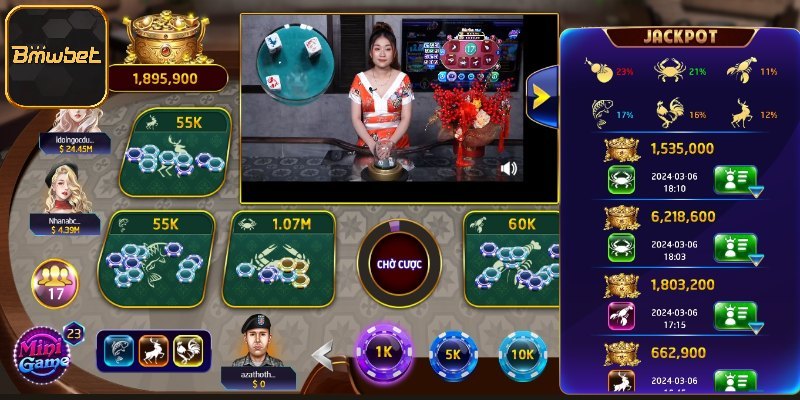
Task: Show previous chips with the left arrow
Action: (322, 354)
